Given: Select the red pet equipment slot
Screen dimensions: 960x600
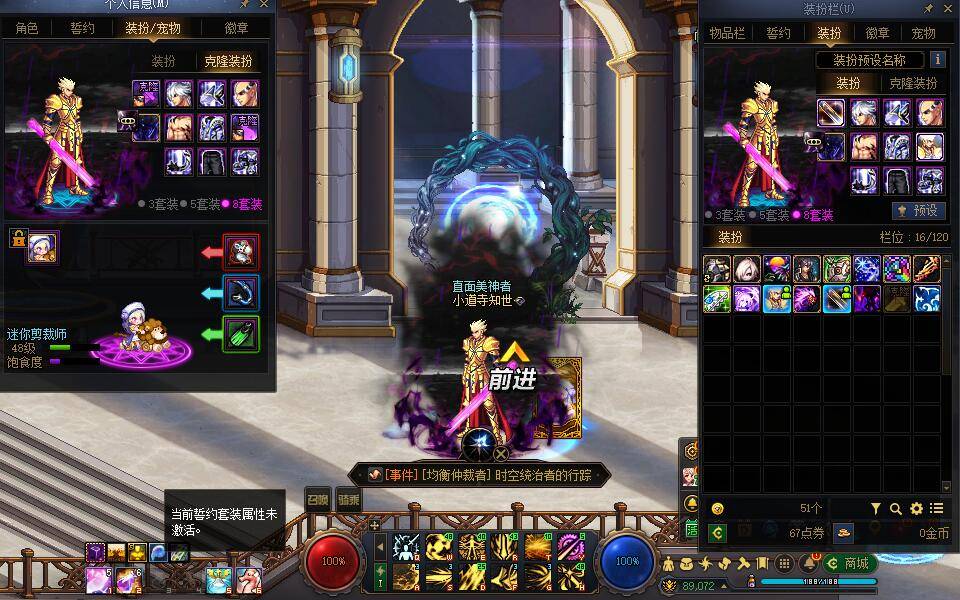Looking at the screenshot, I should pyautogui.click(x=241, y=251).
